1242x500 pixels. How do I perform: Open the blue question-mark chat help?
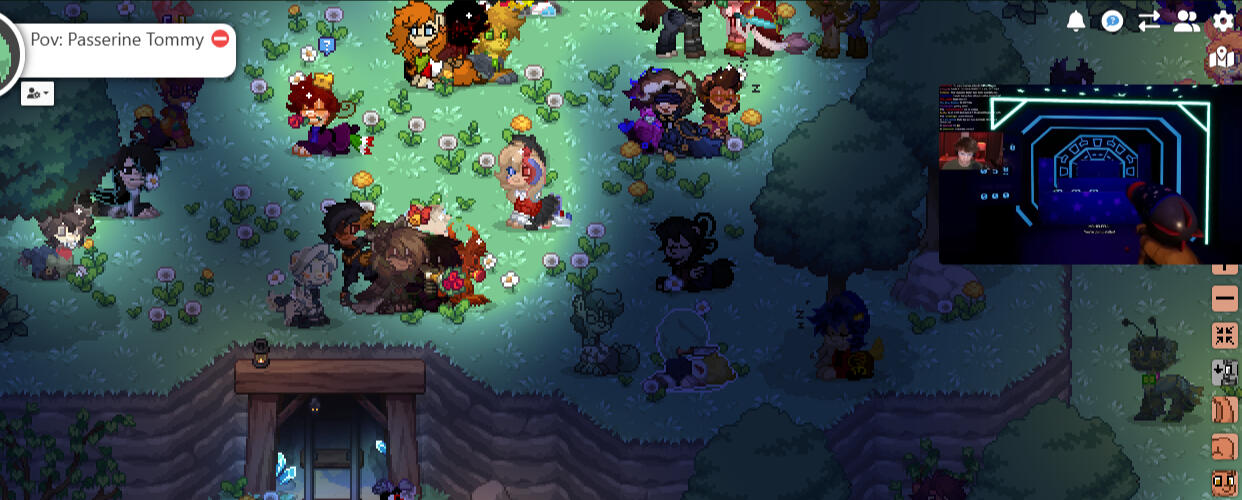pyautogui.click(x=1112, y=21)
